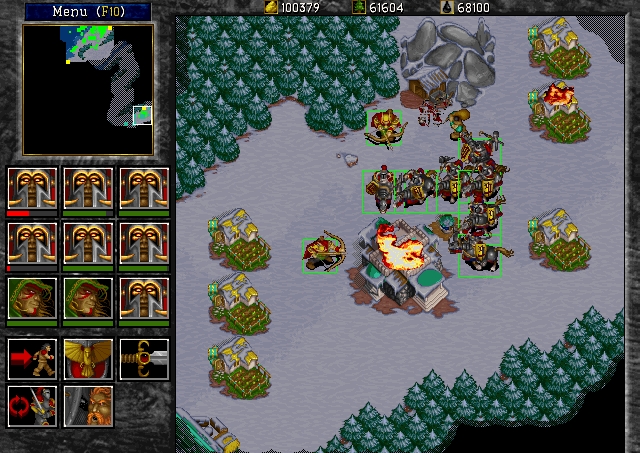Activate the Stand Ground command
Image resolution: width=640 pixels, height=453 pixels.
click(x=88, y=406)
